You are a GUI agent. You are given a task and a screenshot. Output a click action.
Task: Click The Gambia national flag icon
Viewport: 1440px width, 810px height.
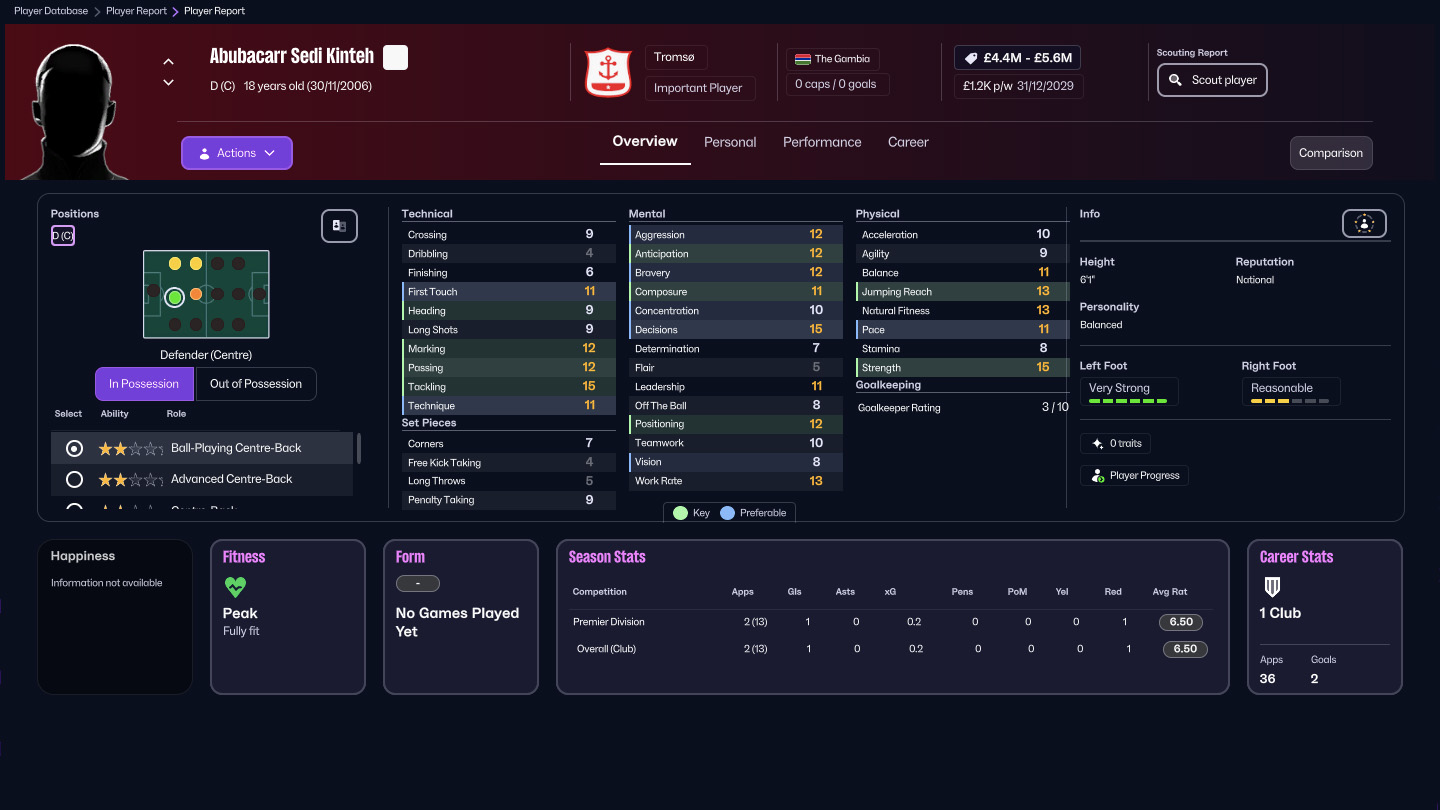[x=803, y=58]
